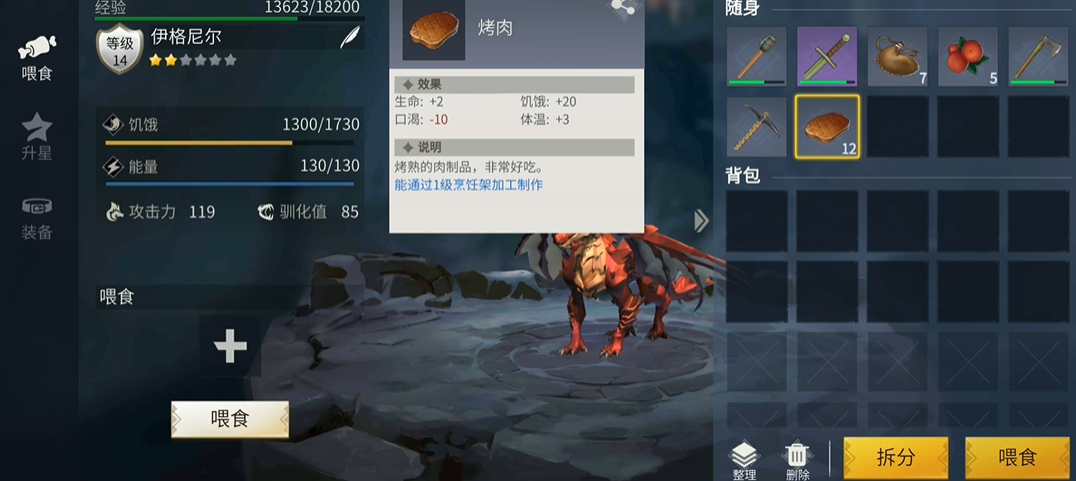Click the white 喂食 button under the plus slot
Image resolution: width=1076 pixels, height=481 pixels.
click(x=230, y=419)
